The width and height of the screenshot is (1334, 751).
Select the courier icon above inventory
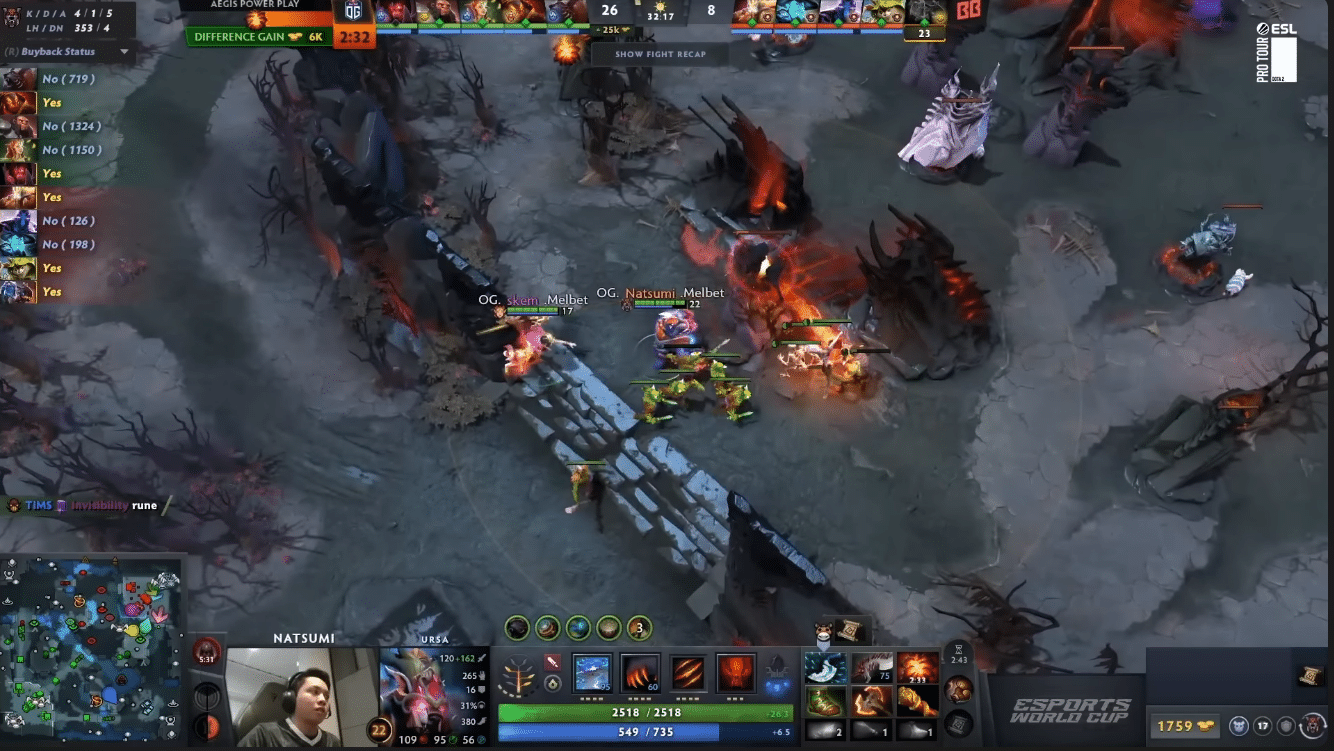point(823,630)
